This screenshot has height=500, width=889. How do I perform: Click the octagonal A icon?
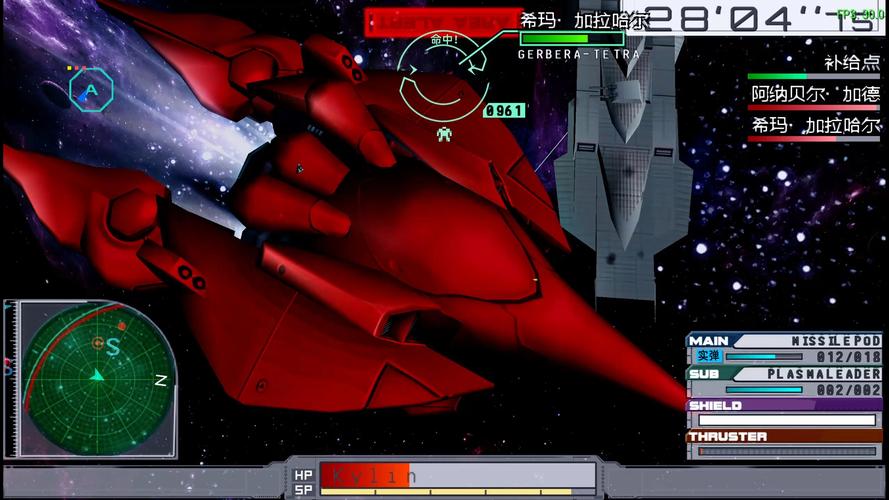(91, 90)
